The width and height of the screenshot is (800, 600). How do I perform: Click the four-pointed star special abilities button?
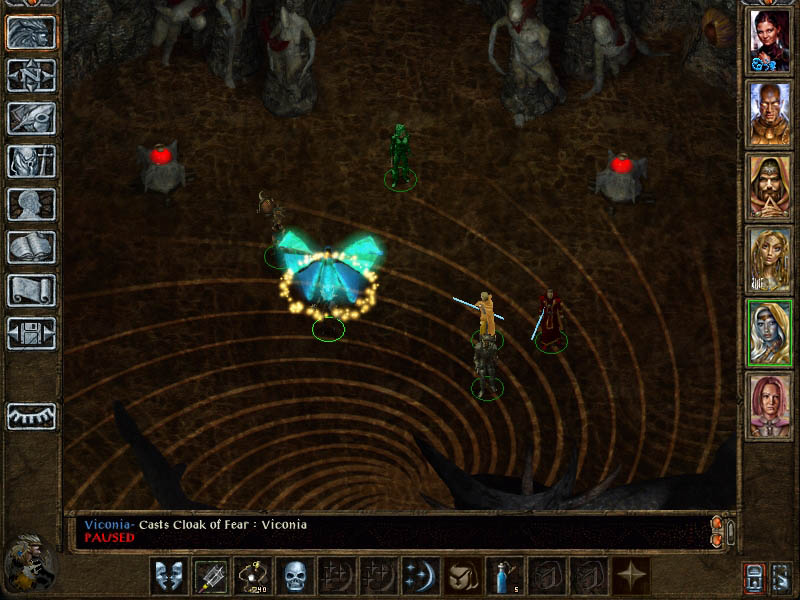[x=632, y=575]
